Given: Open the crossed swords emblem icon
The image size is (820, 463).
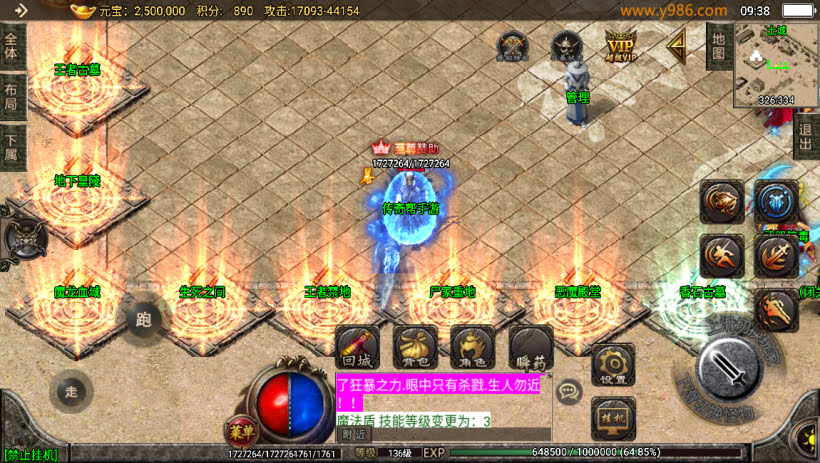Looking at the screenshot, I should point(513,46).
